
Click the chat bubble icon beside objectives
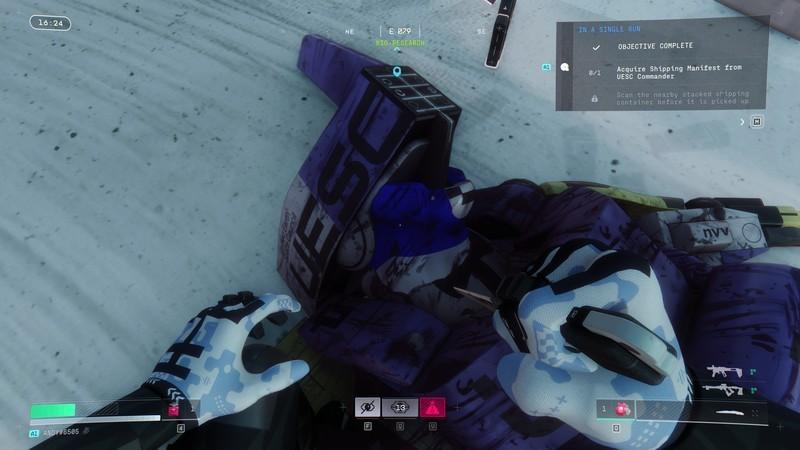[x=565, y=68]
